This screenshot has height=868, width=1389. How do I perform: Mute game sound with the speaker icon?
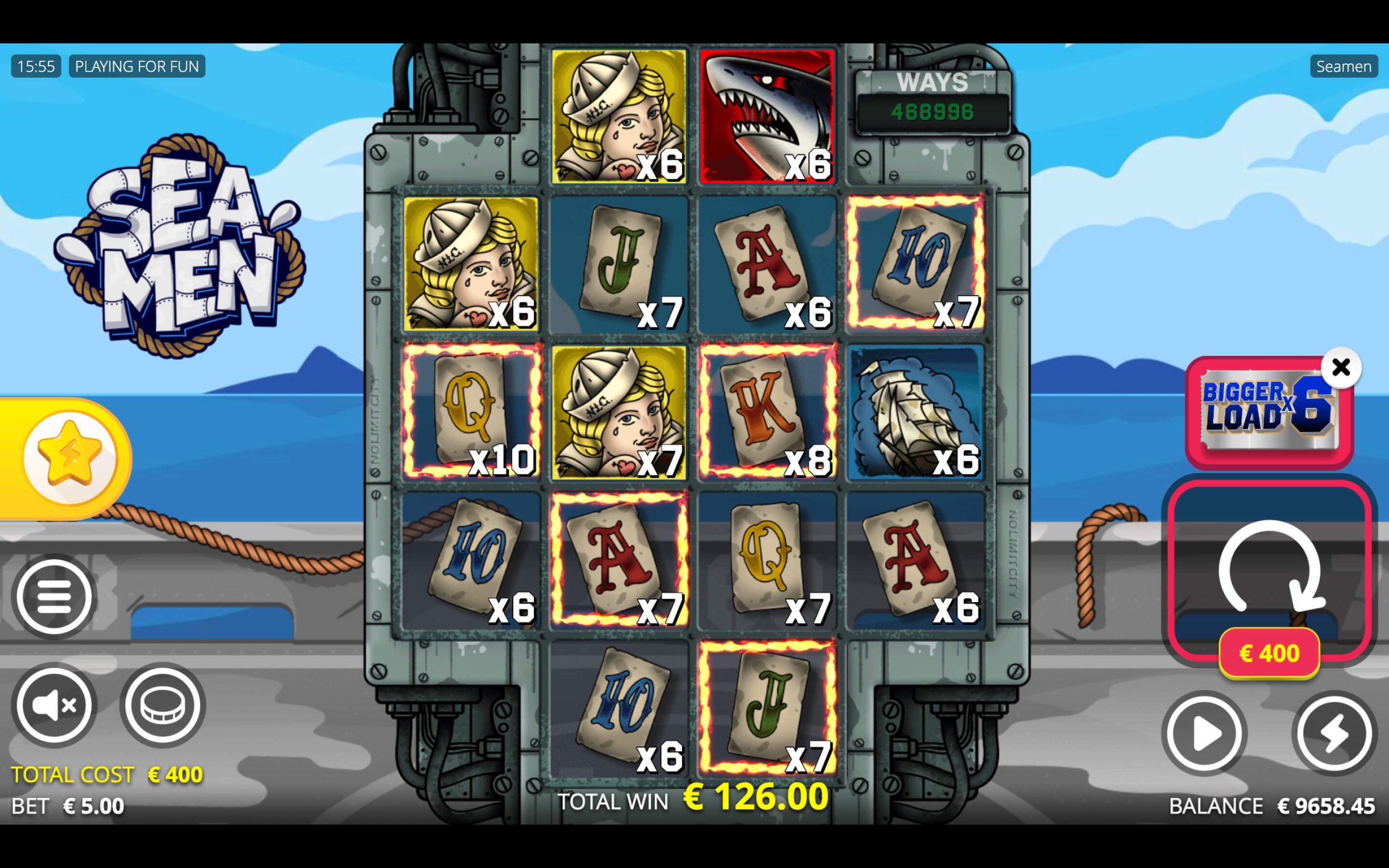(x=54, y=705)
